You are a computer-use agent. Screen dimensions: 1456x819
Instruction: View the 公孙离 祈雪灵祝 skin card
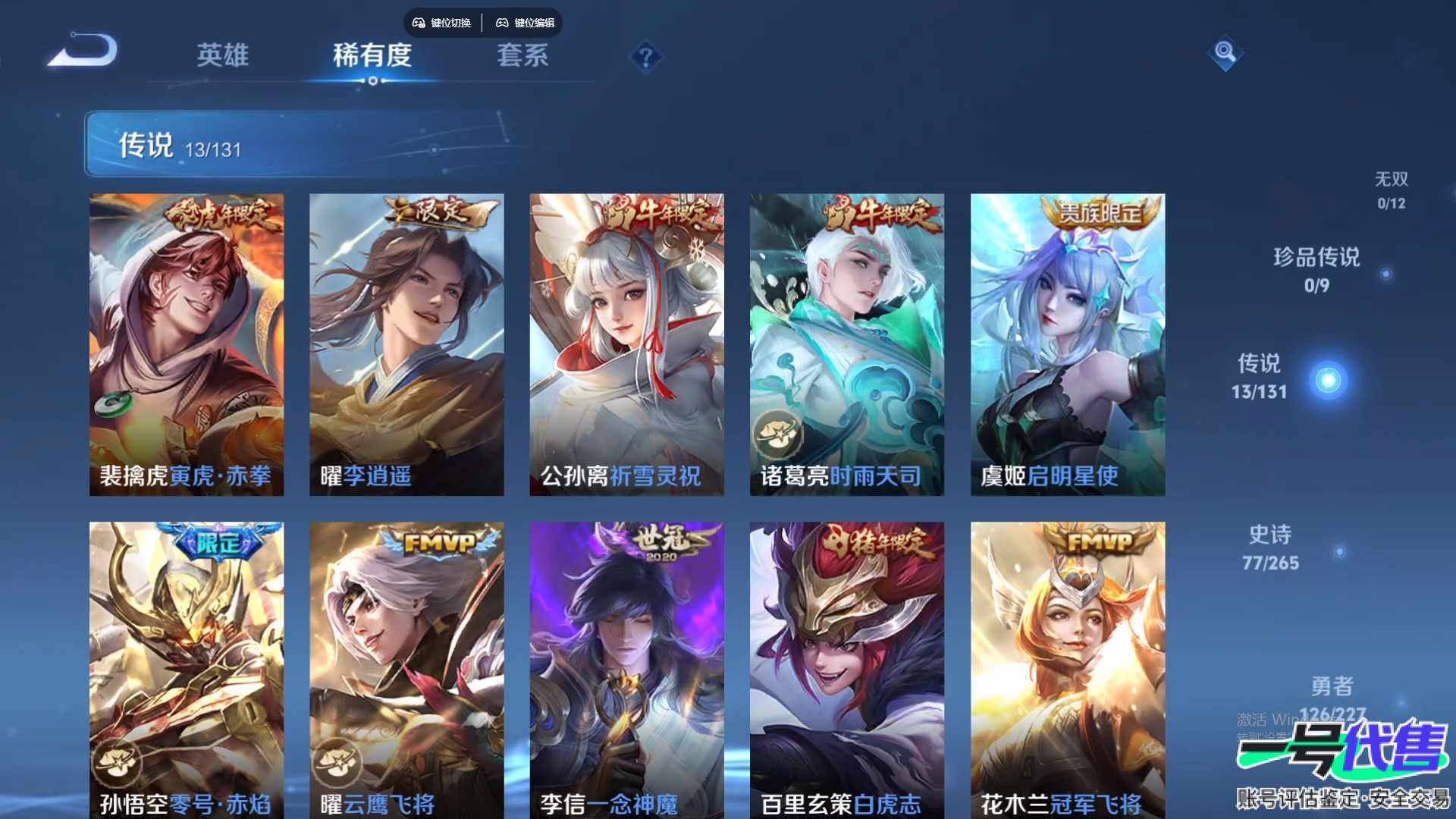point(626,344)
